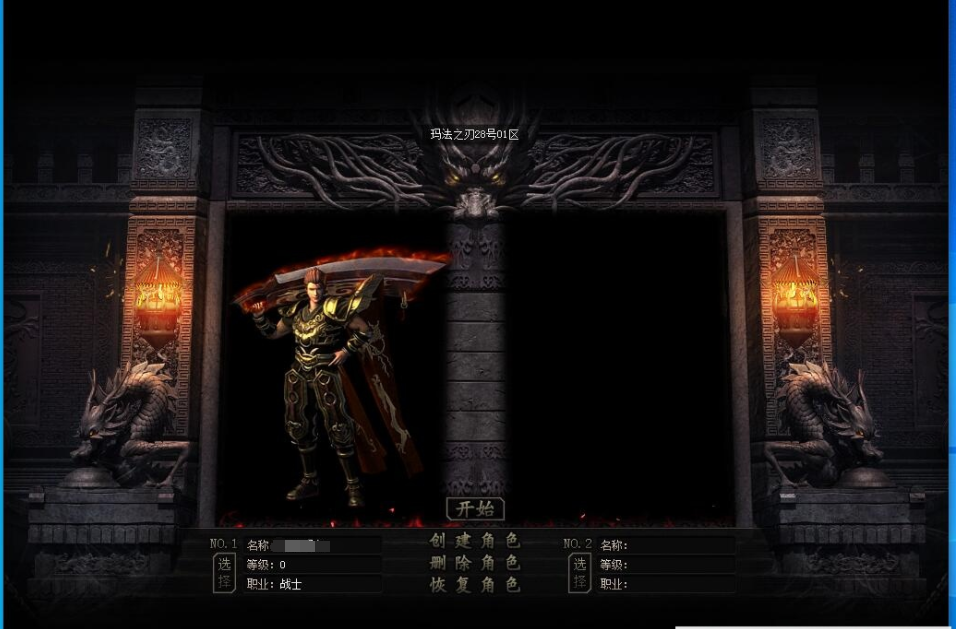This screenshot has height=629, width=958.
Task: Open 恢复角色 to restore a character
Action: click(x=475, y=585)
